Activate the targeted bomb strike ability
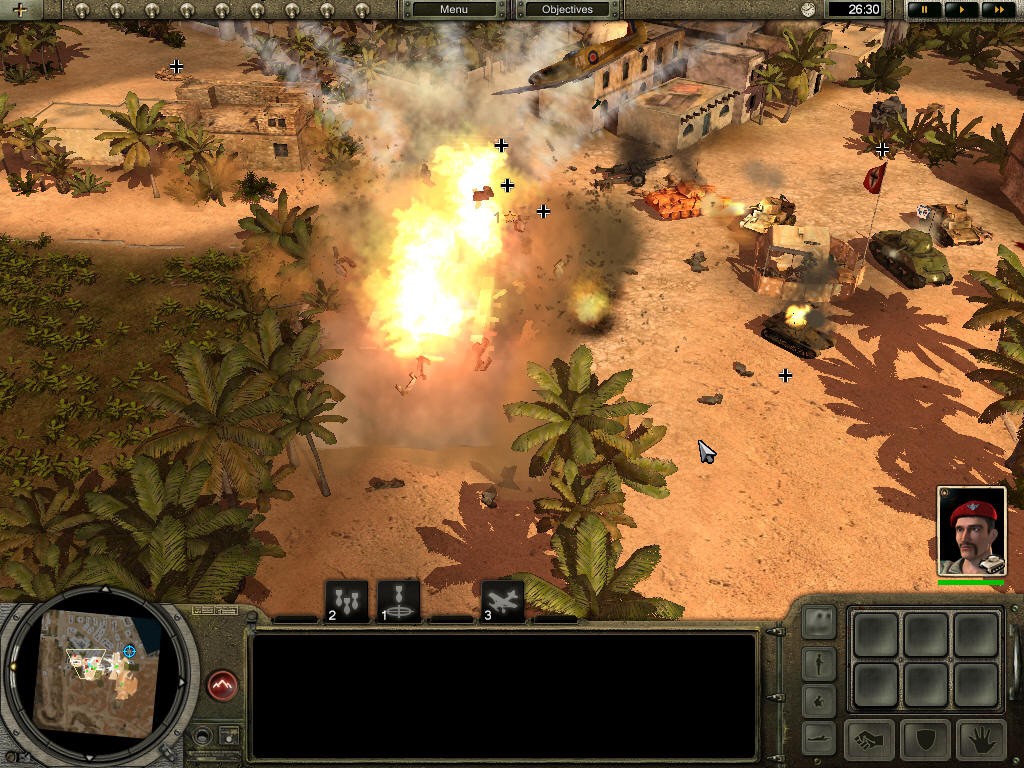This screenshot has width=1024, height=768. point(398,601)
